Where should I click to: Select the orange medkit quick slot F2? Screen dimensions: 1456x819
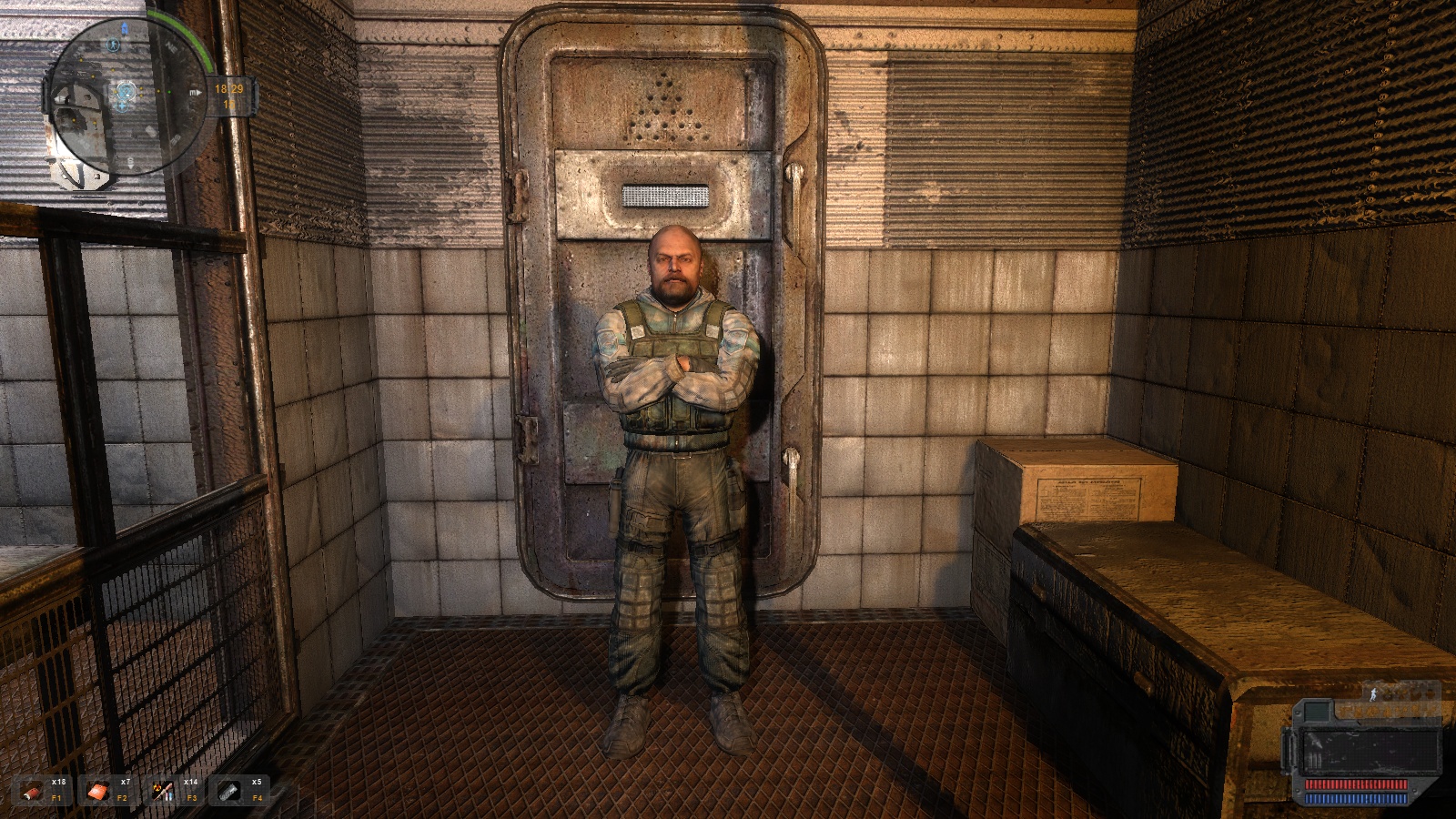(98, 792)
